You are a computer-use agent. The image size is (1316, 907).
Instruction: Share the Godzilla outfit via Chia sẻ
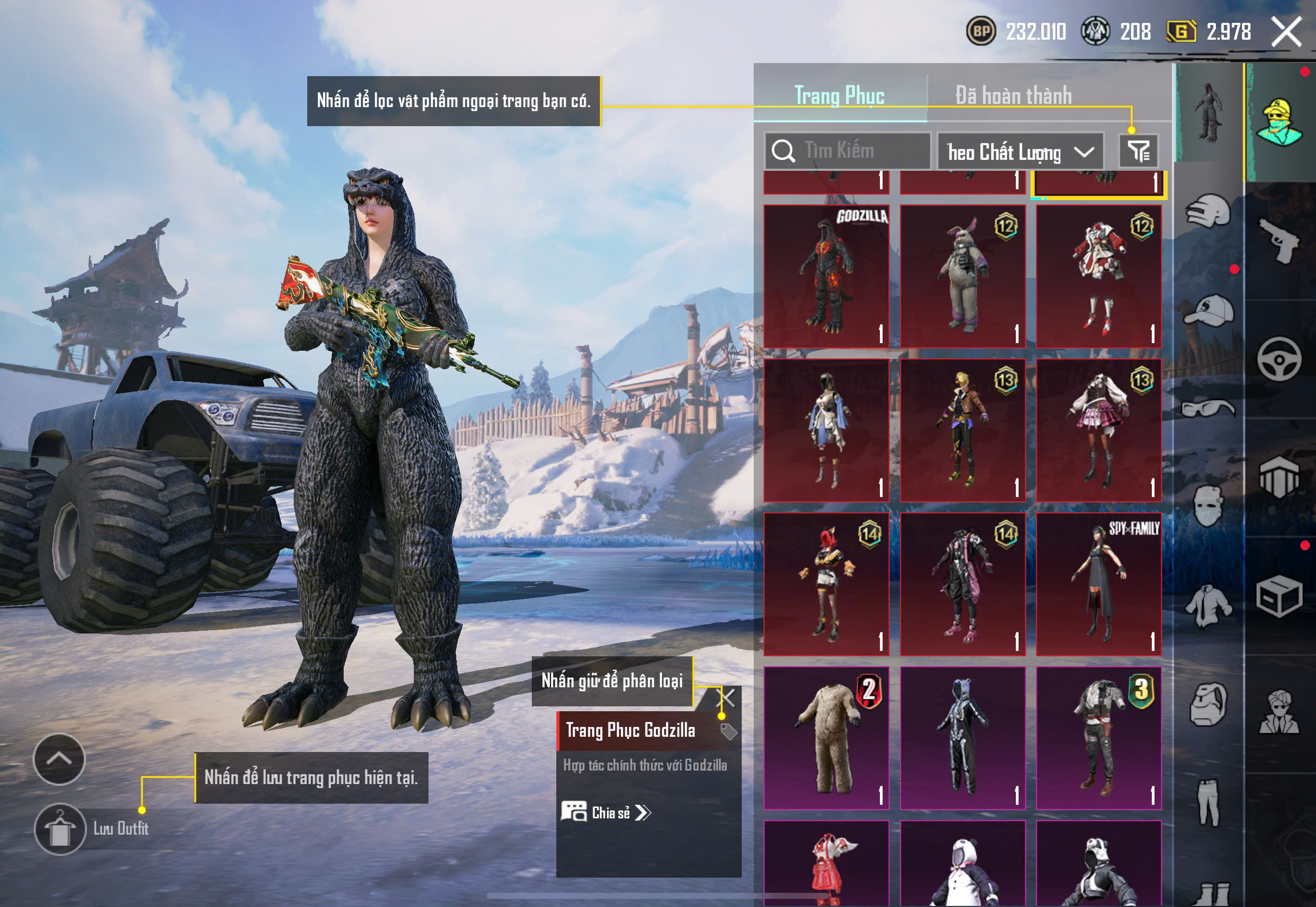coord(606,813)
